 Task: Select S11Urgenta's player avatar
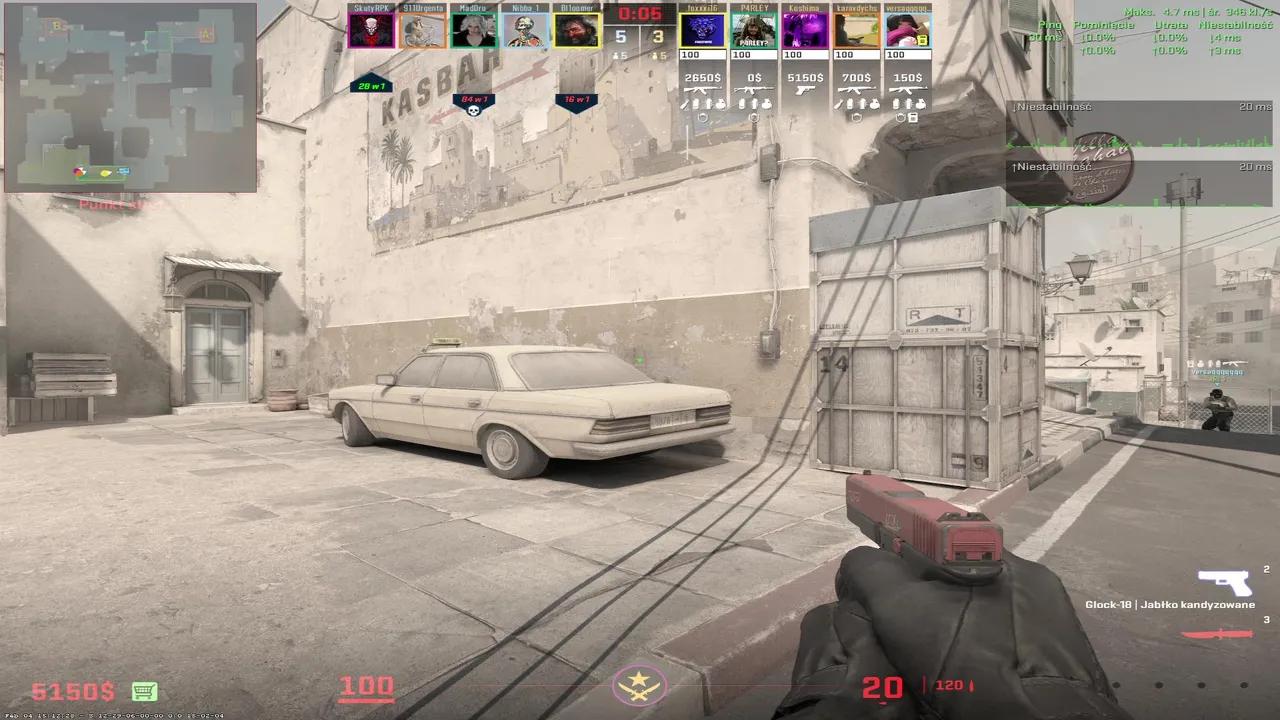tap(422, 30)
